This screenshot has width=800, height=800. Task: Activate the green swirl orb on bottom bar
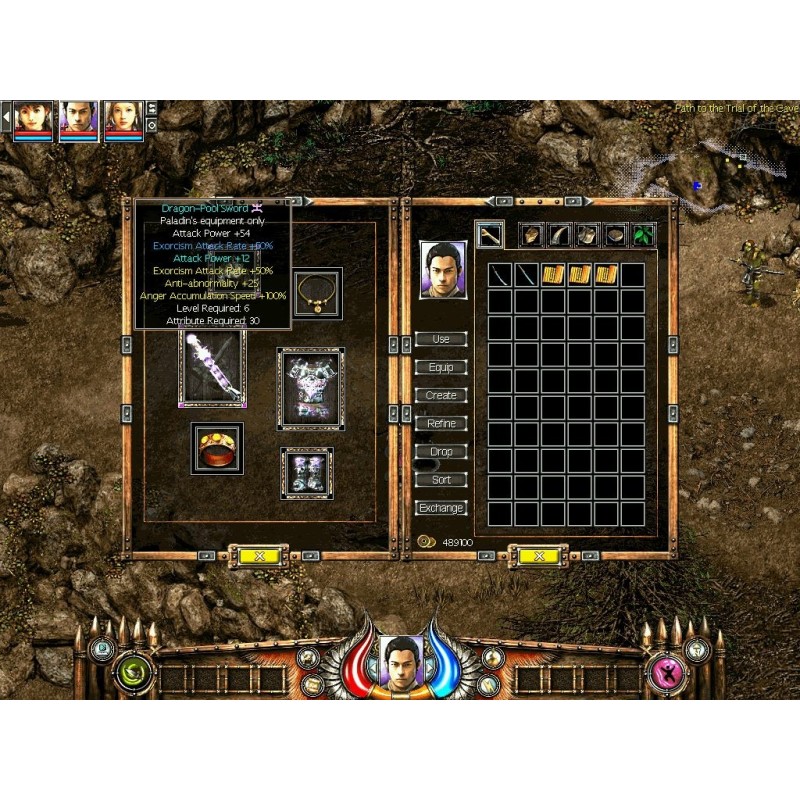131,672
